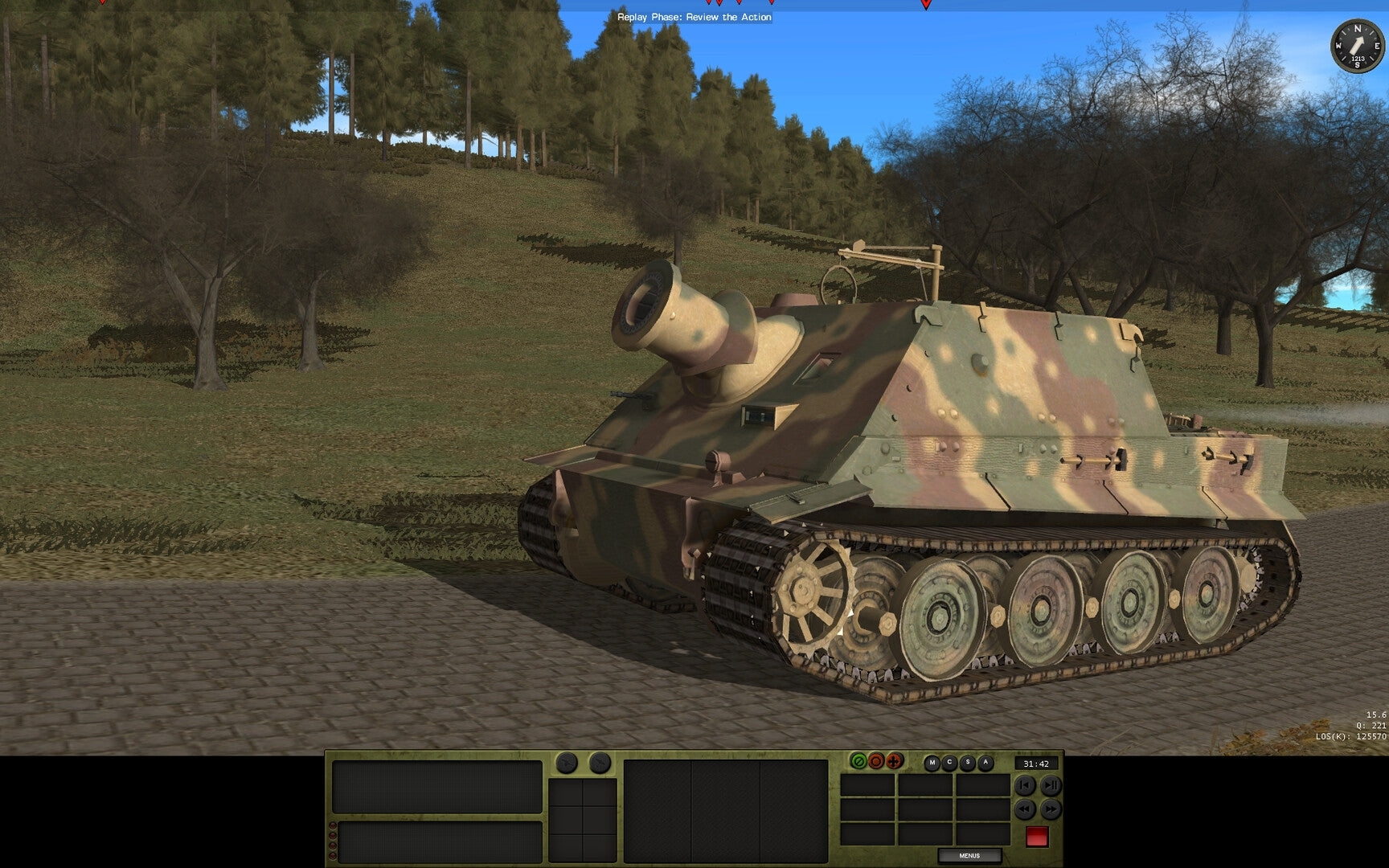Switch to the A admin commands tab
The image size is (1389, 868).
[x=986, y=762]
